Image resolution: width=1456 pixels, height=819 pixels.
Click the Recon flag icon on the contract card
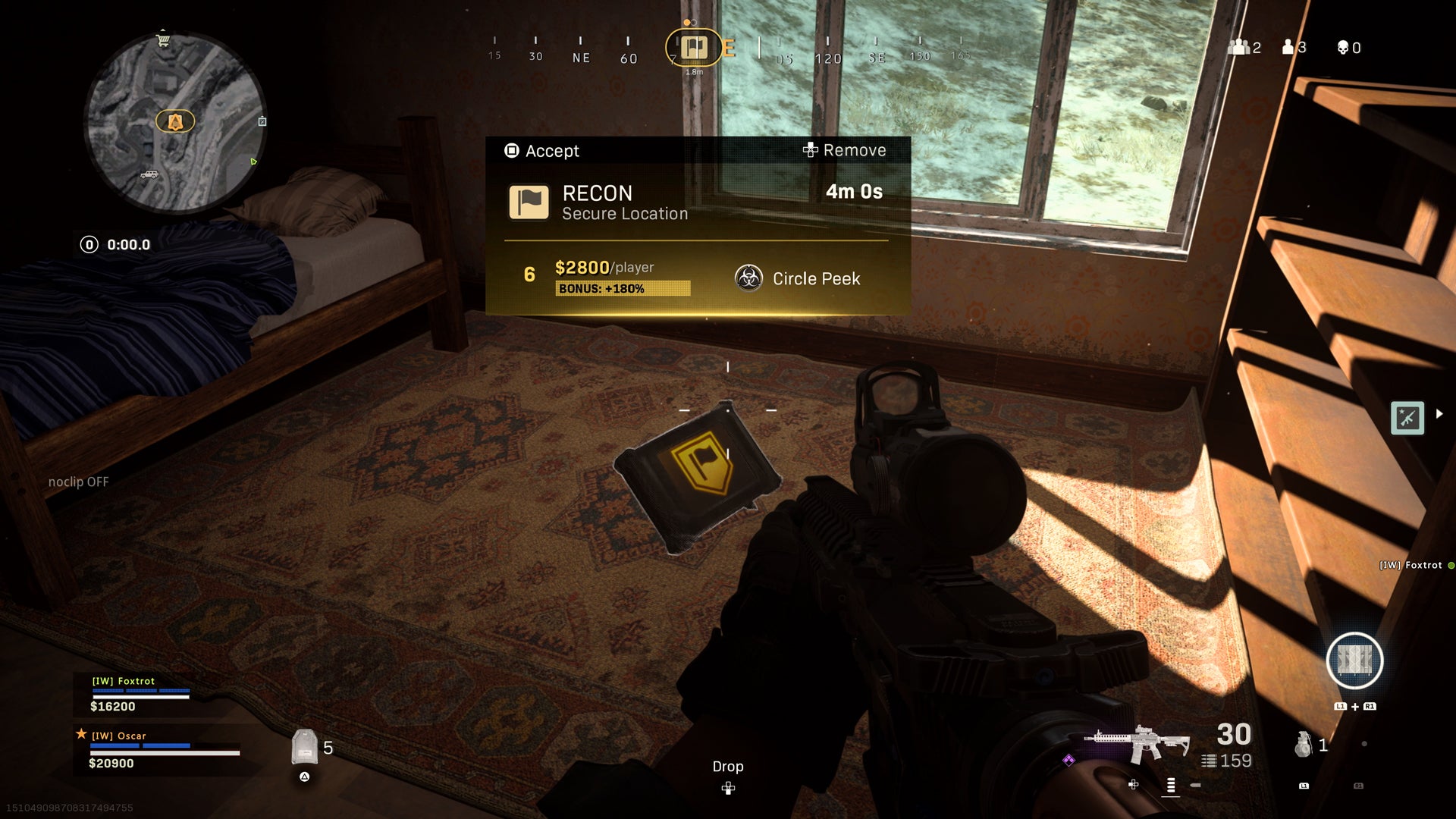(x=529, y=202)
